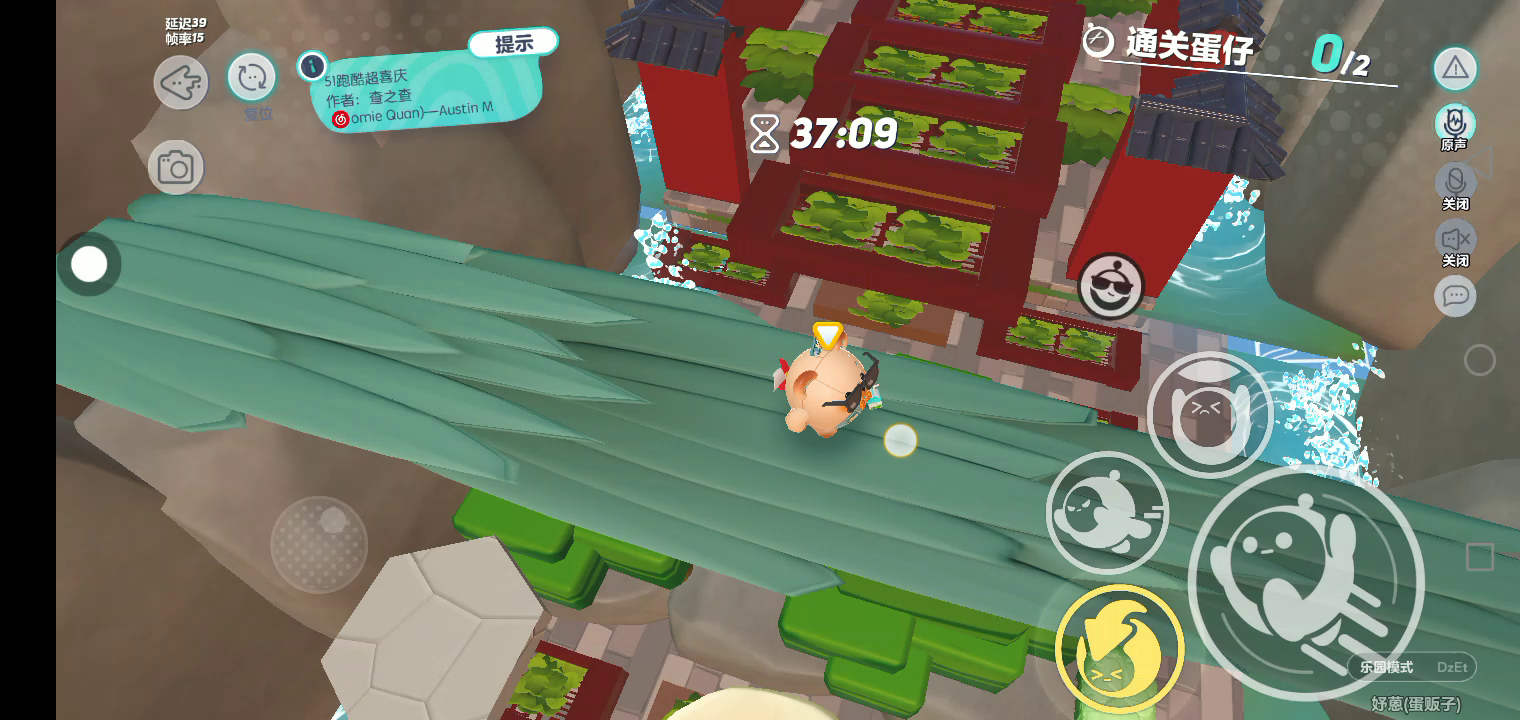
Task: Reset position with the 复位 button
Action: tap(251, 77)
